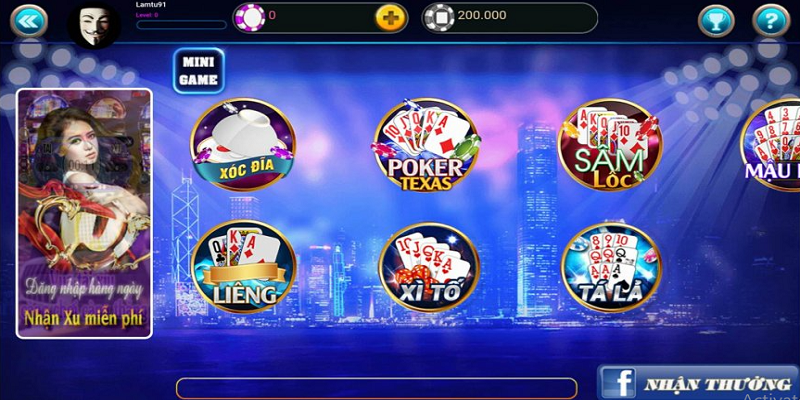Tap the Facebook Nhận Thưởng reward button
The width and height of the screenshot is (800, 400).
pyautogui.click(x=698, y=383)
